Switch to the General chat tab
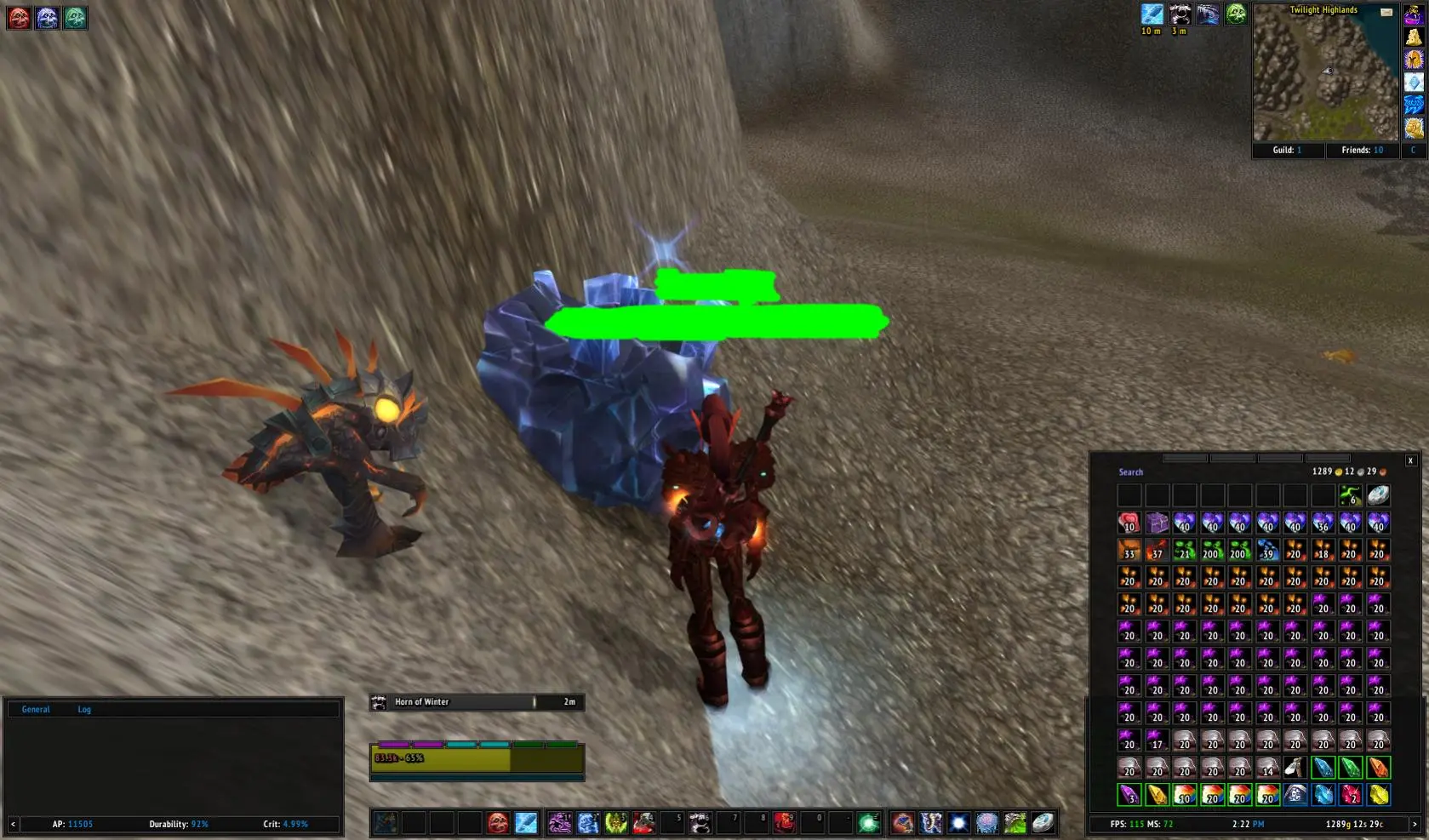Screen dimensions: 1429x840 pos(36,709)
